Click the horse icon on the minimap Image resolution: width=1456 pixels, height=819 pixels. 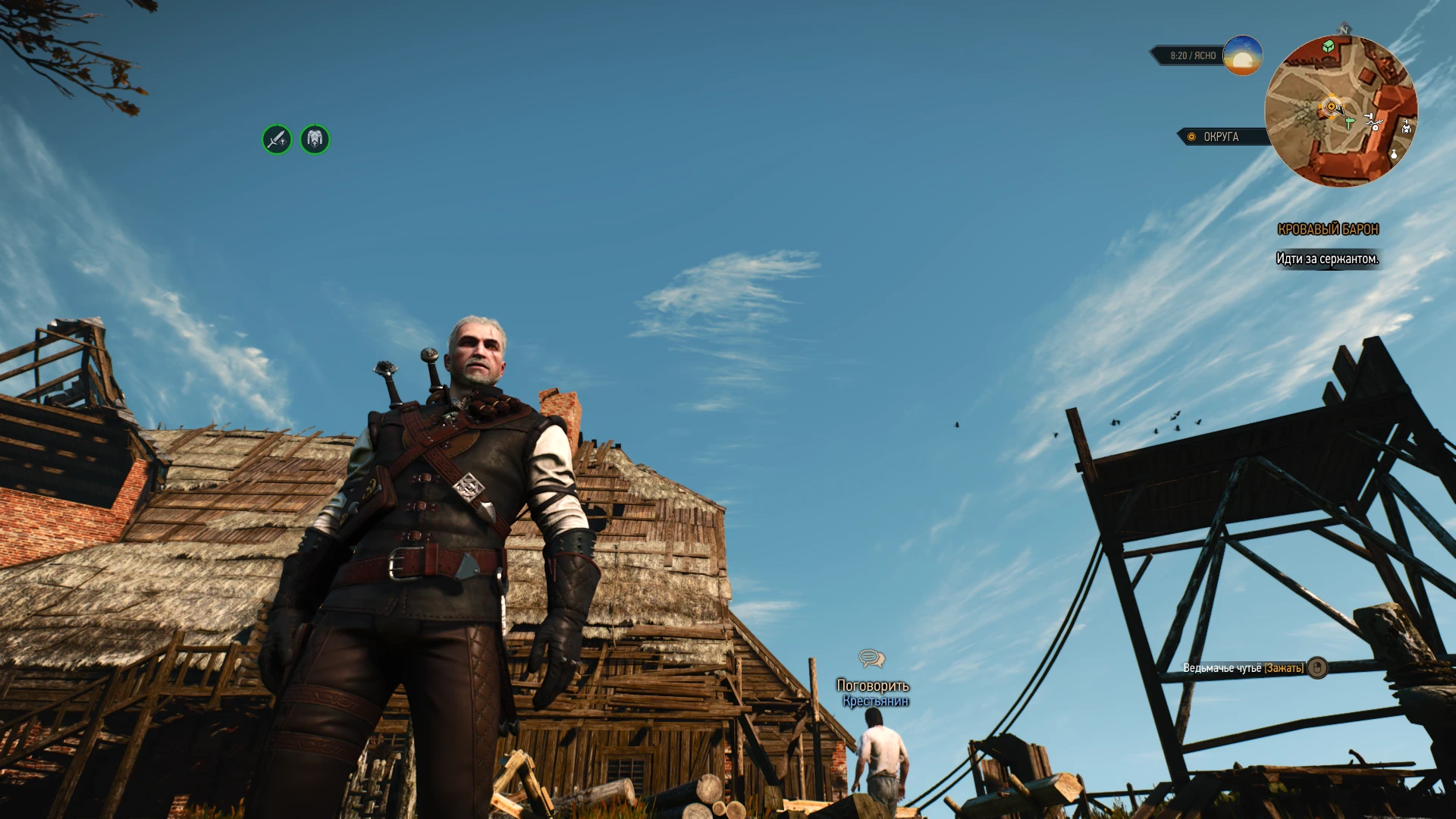tap(1373, 121)
